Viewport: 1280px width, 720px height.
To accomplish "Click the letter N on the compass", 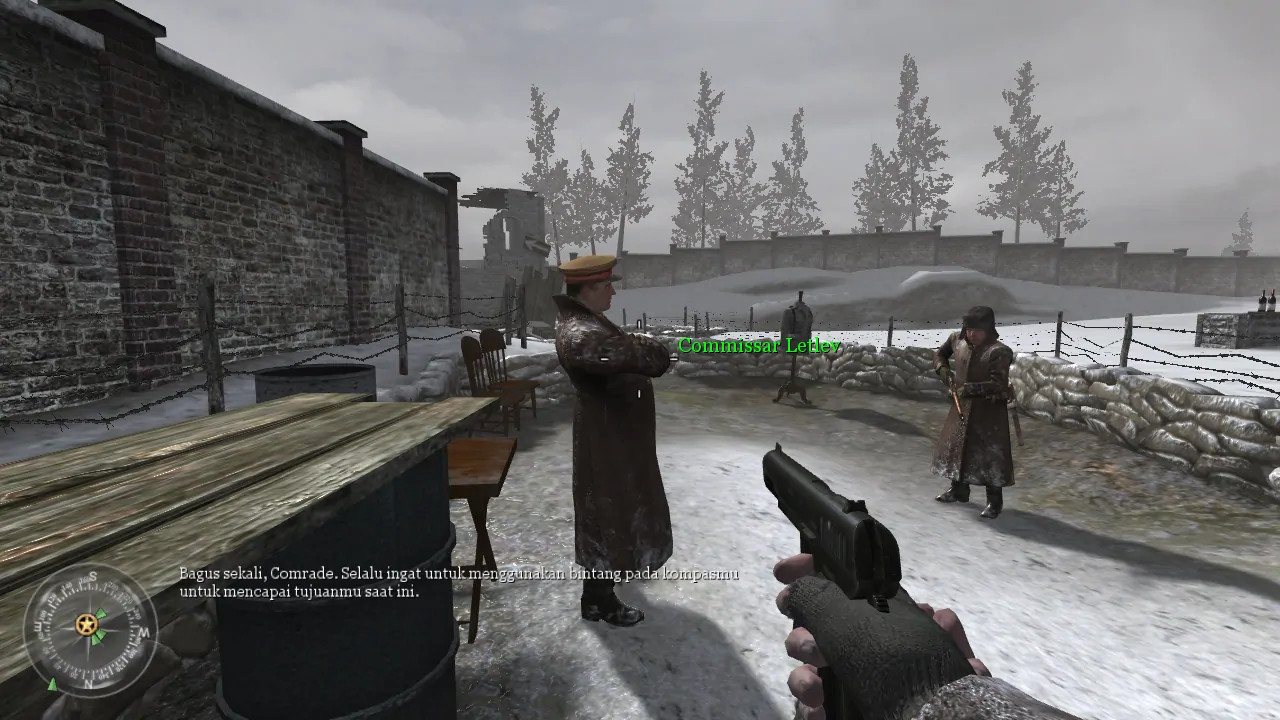I will 88,683.
